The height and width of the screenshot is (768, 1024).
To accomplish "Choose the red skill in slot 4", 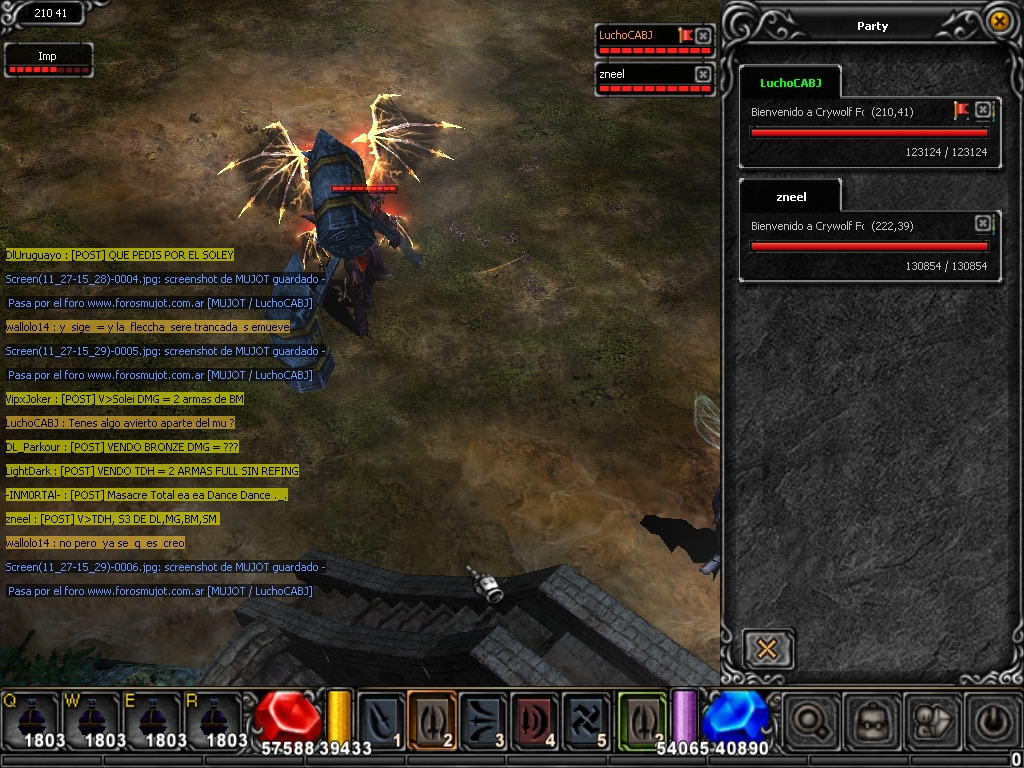I will pos(535,718).
